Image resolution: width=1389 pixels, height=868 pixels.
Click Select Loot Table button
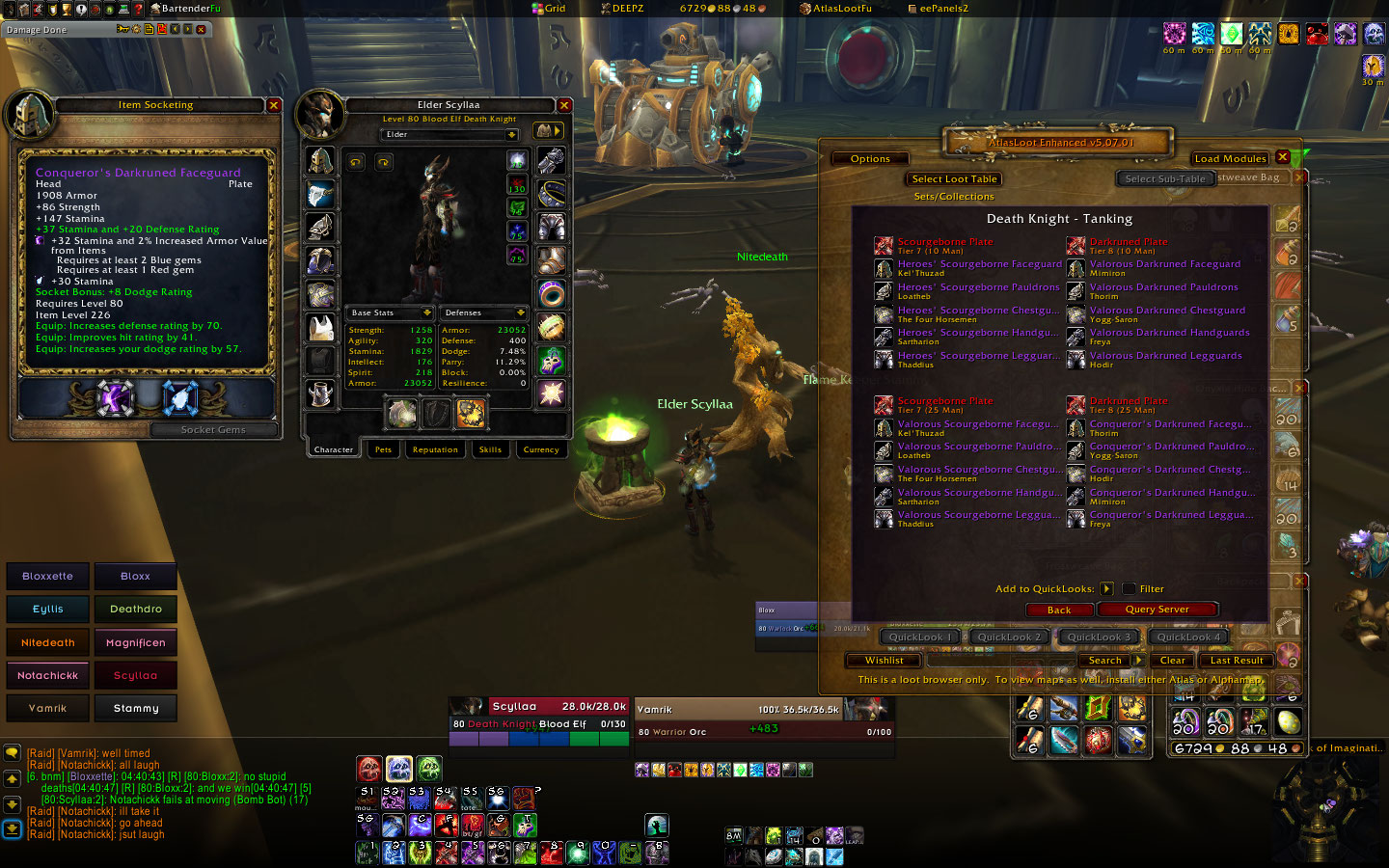(x=954, y=179)
